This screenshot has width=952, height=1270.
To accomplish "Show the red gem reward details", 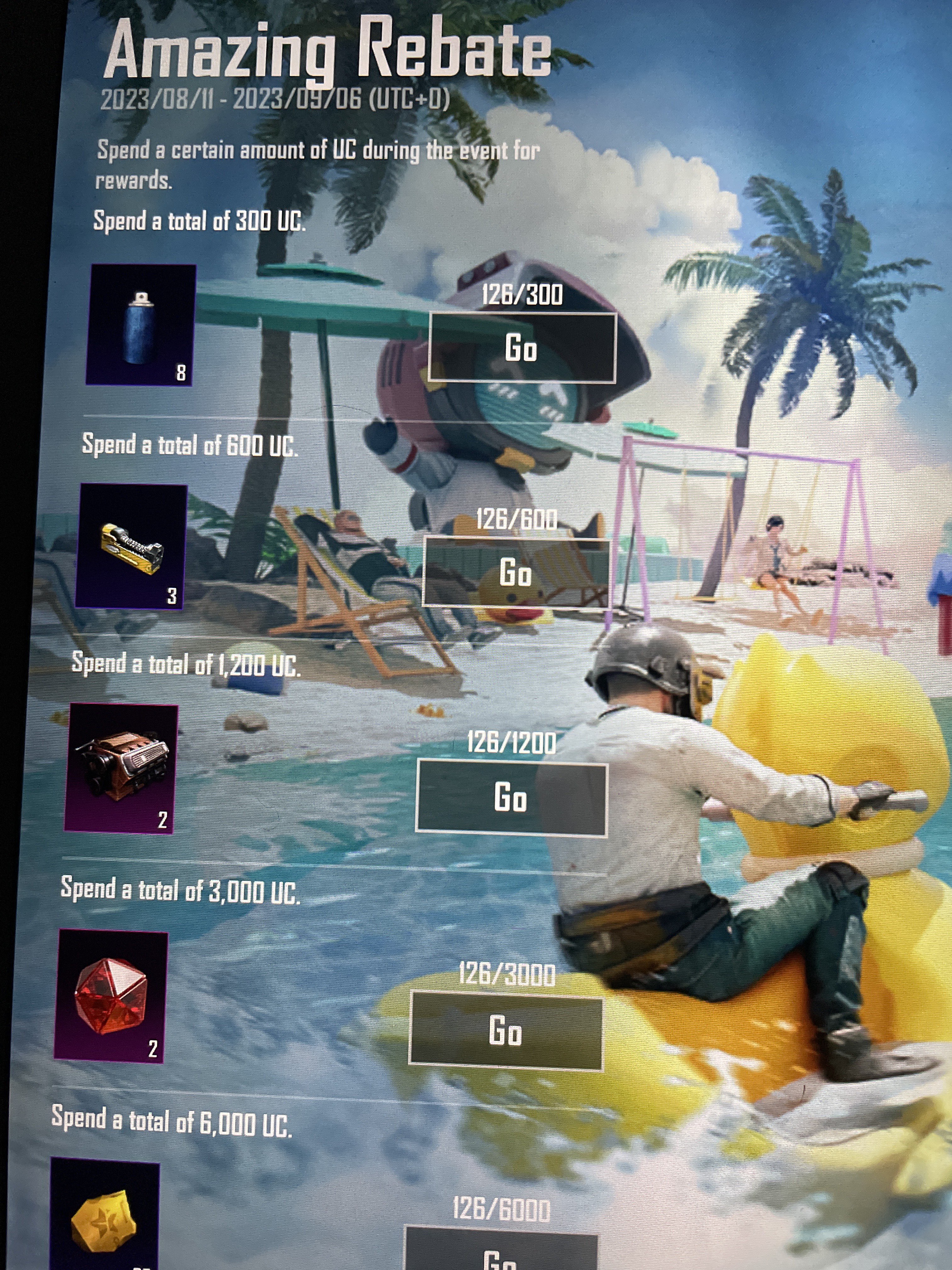I will (x=111, y=996).
